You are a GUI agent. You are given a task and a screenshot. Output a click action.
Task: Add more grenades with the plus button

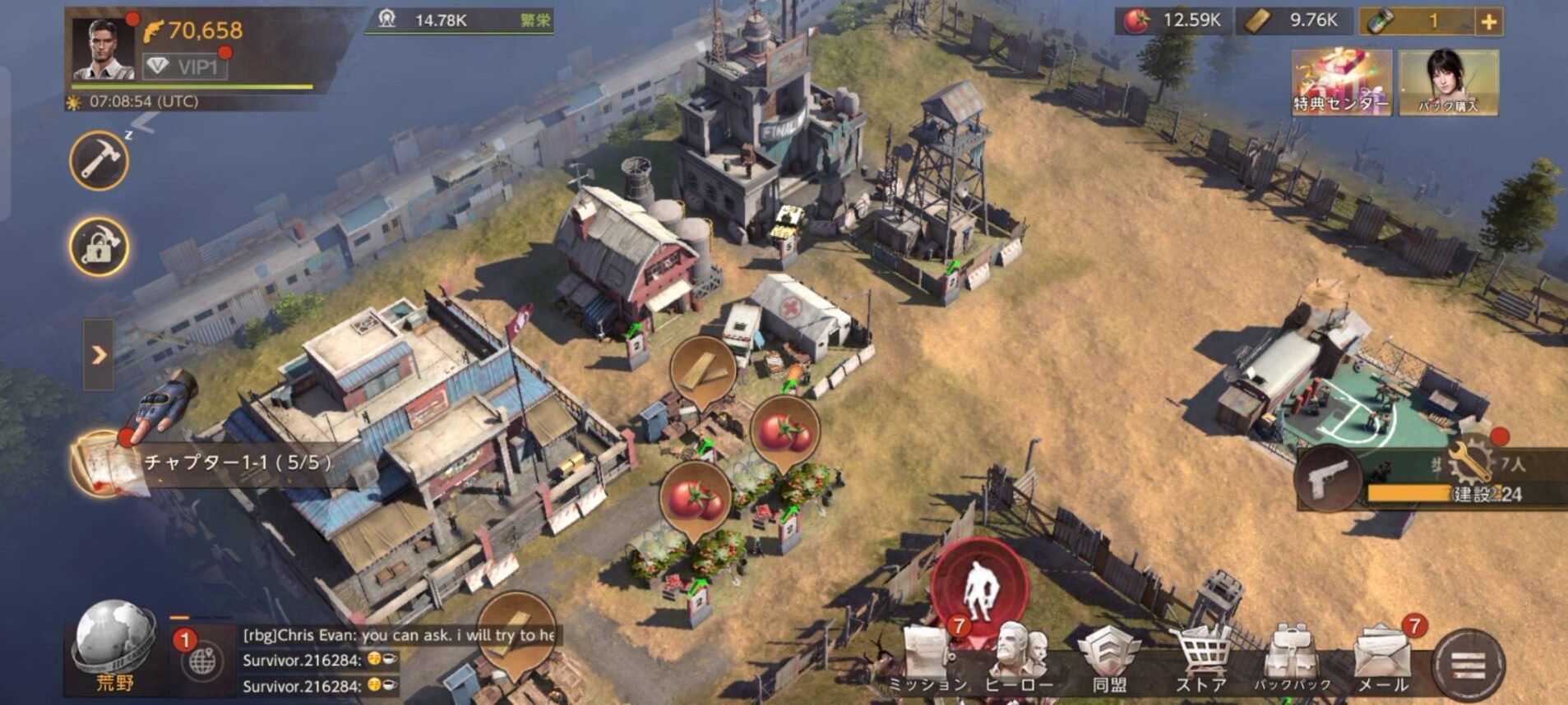pyautogui.click(x=1488, y=22)
